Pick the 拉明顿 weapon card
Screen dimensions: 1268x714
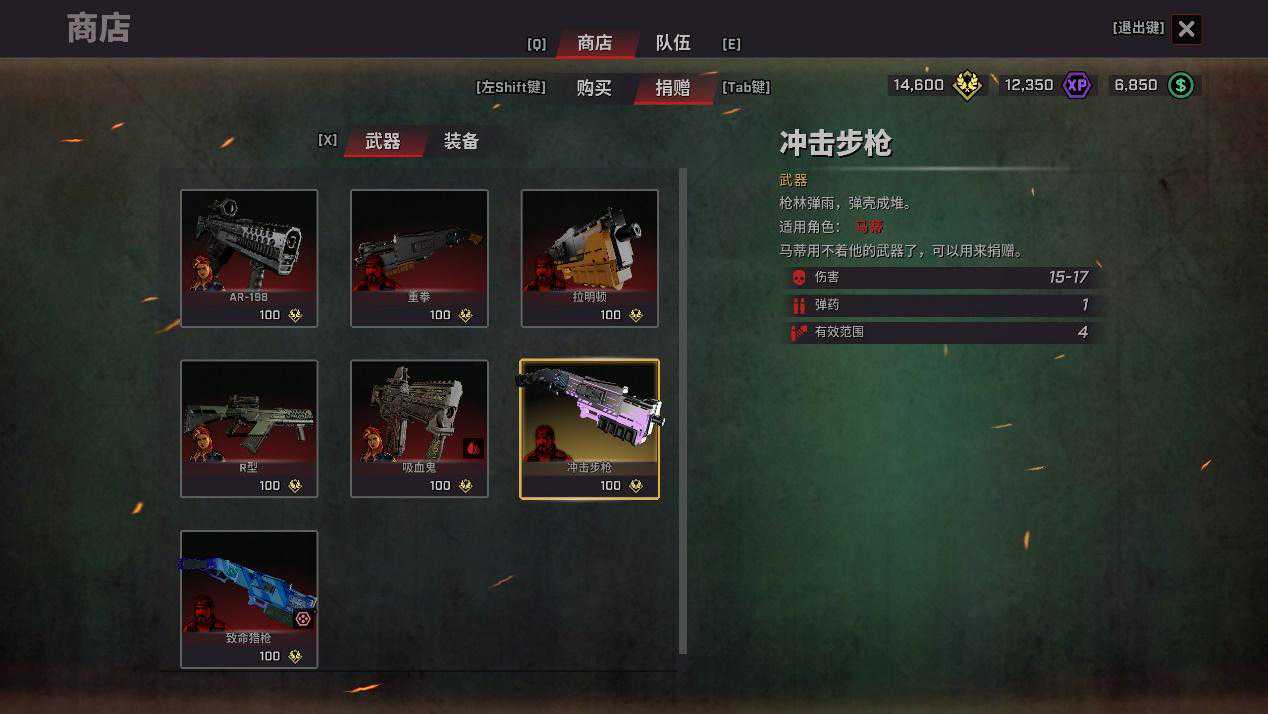click(590, 258)
